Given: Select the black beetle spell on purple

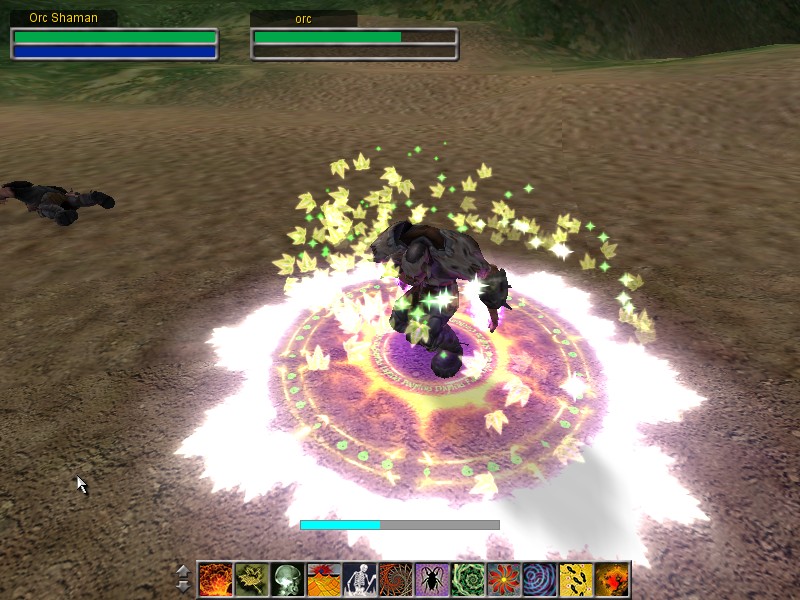Looking at the screenshot, I should (432, 579).
